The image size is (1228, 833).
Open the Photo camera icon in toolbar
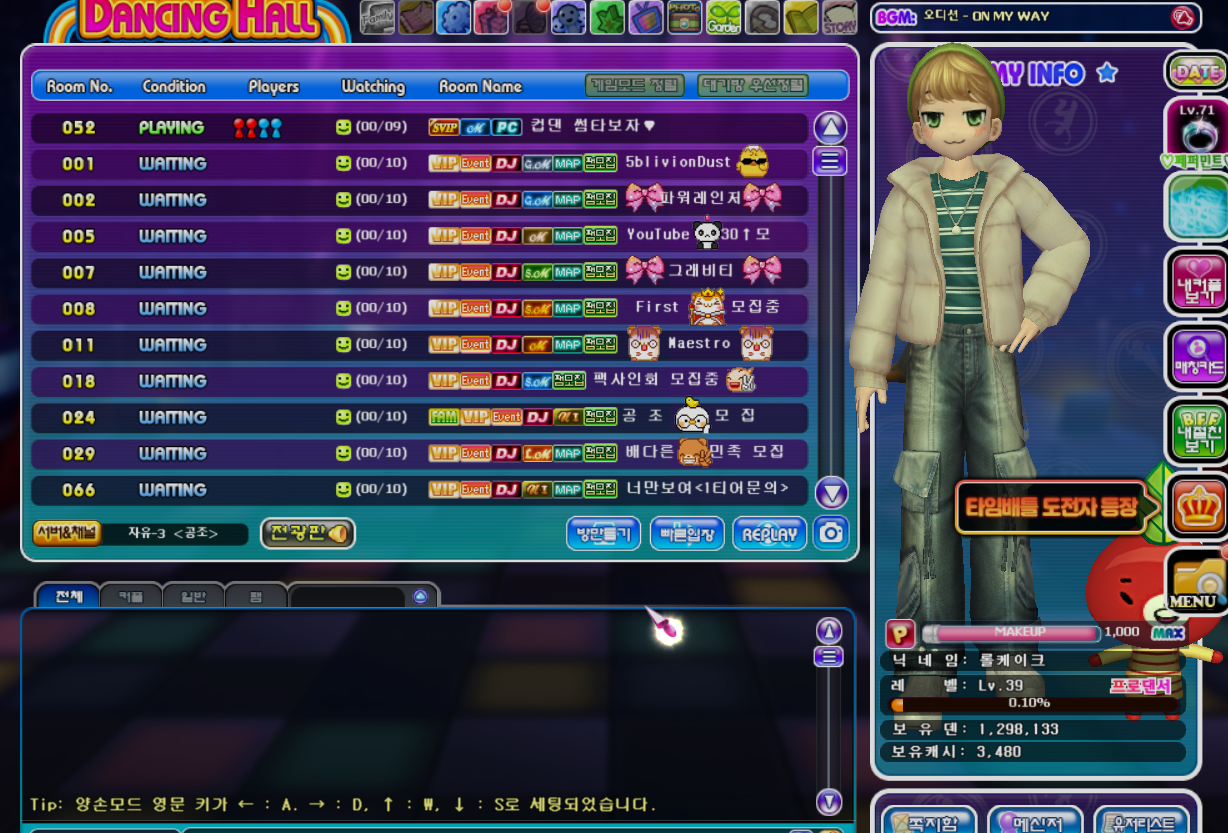tap(685, 17)
